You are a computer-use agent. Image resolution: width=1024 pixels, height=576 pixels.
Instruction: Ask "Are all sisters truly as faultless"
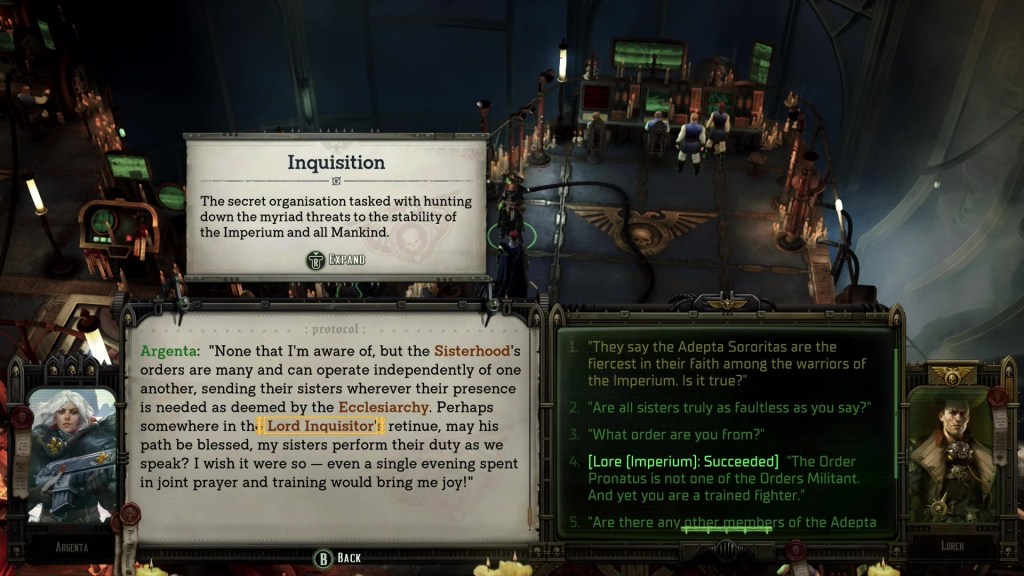point(718,407)
